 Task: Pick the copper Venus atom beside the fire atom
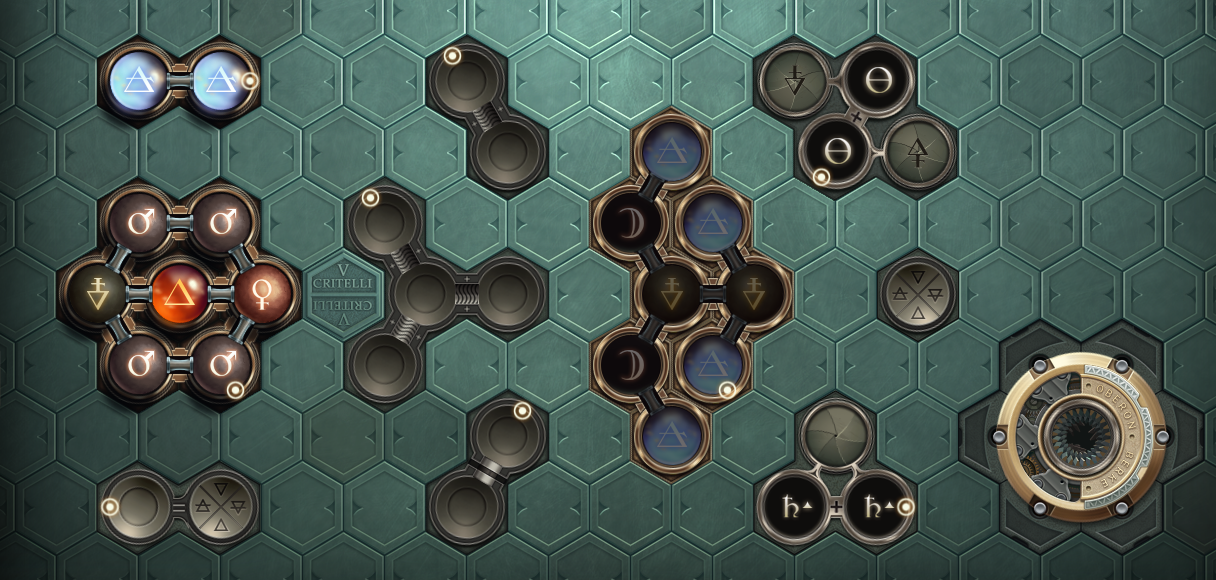[263, 295]
